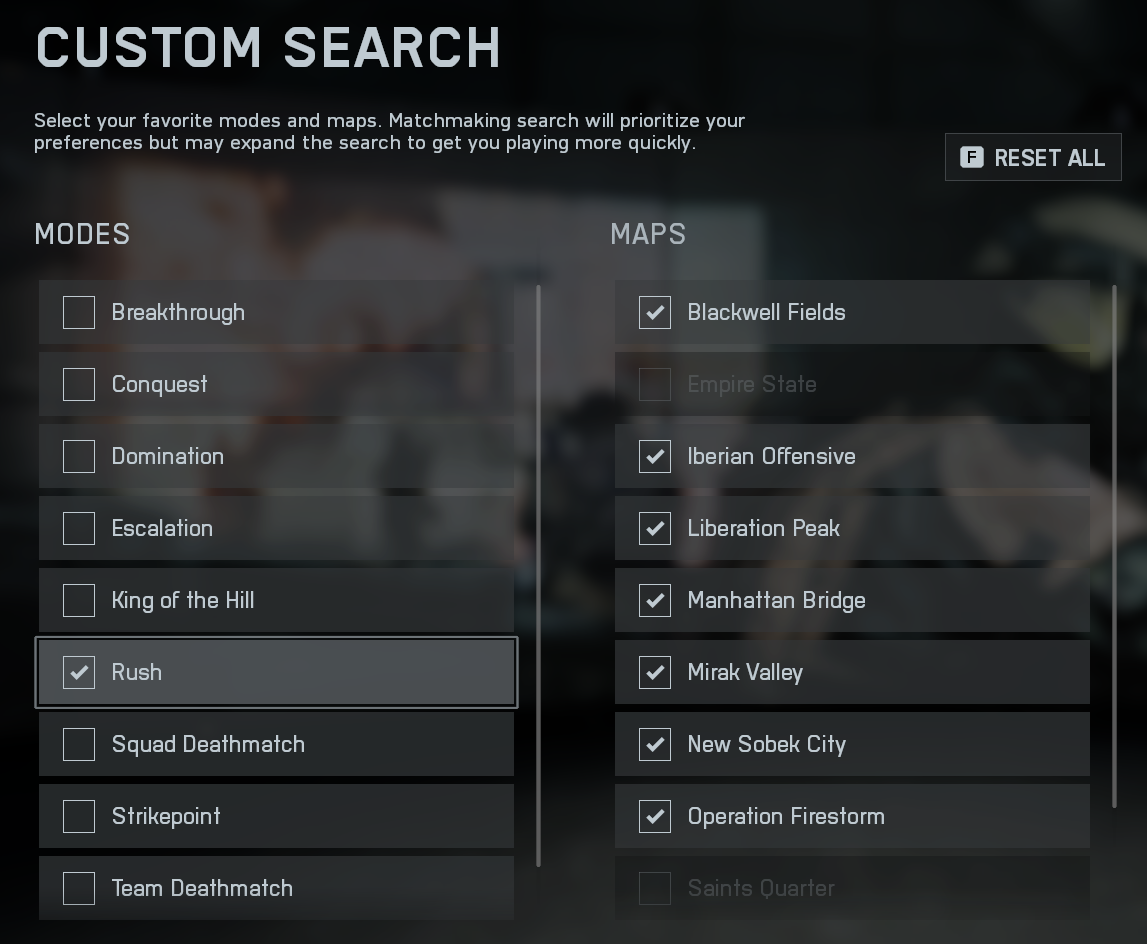
Task: Tick the Domination mode option
Action: click(79, 456)
